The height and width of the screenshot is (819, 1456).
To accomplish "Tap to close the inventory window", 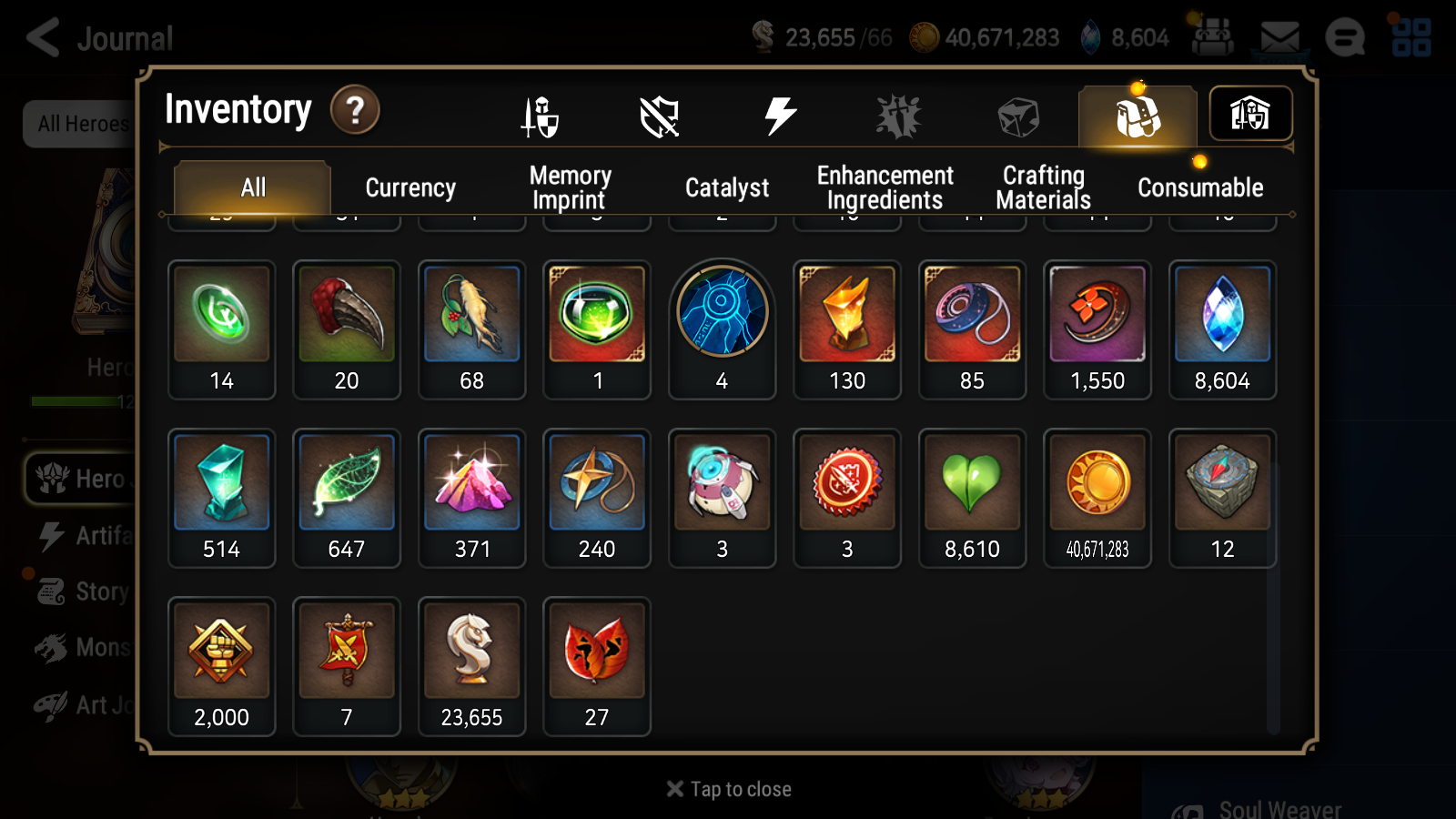I will coord(727,788).
